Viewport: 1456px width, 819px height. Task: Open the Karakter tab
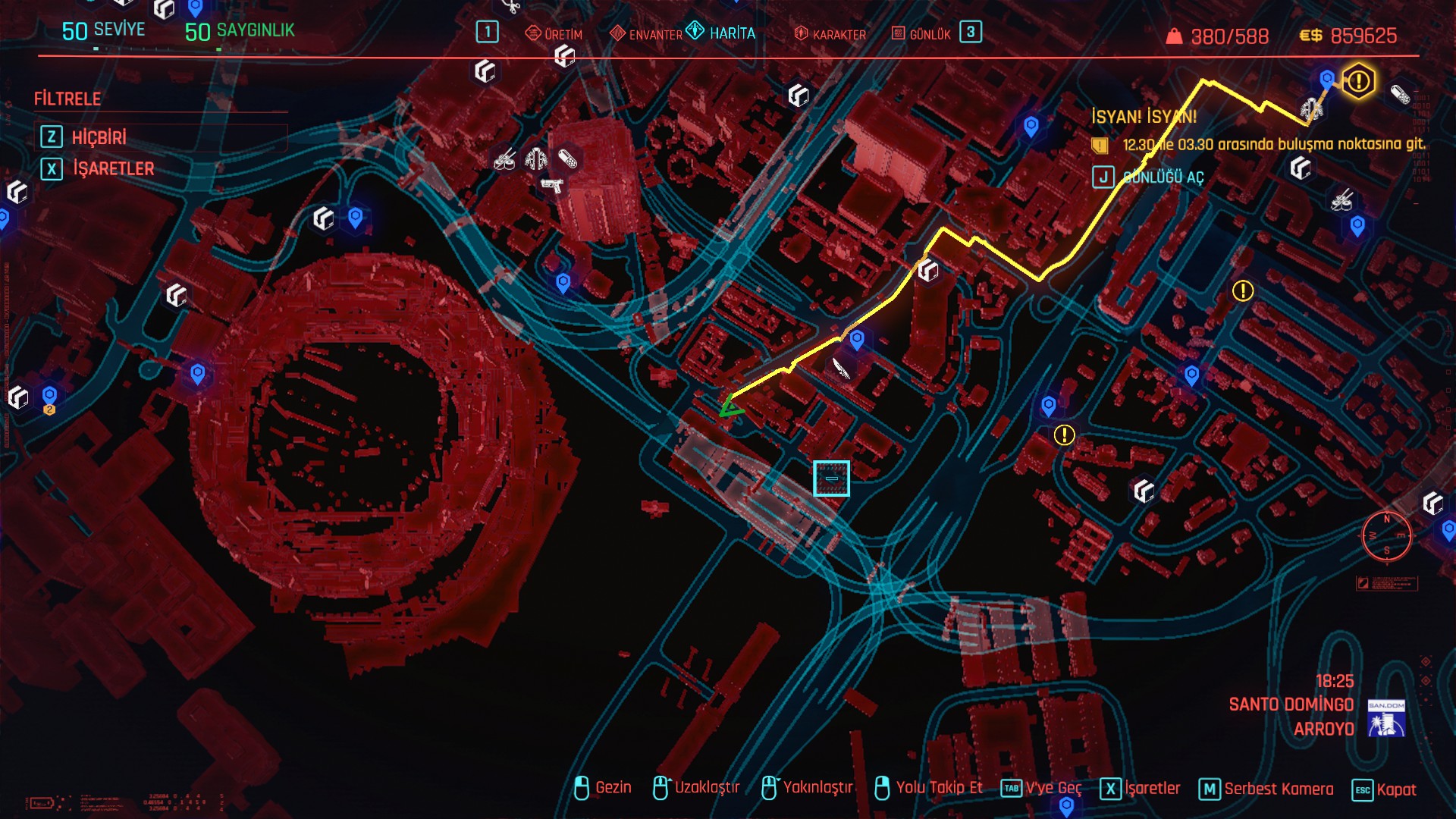click(x=830, y=34)
